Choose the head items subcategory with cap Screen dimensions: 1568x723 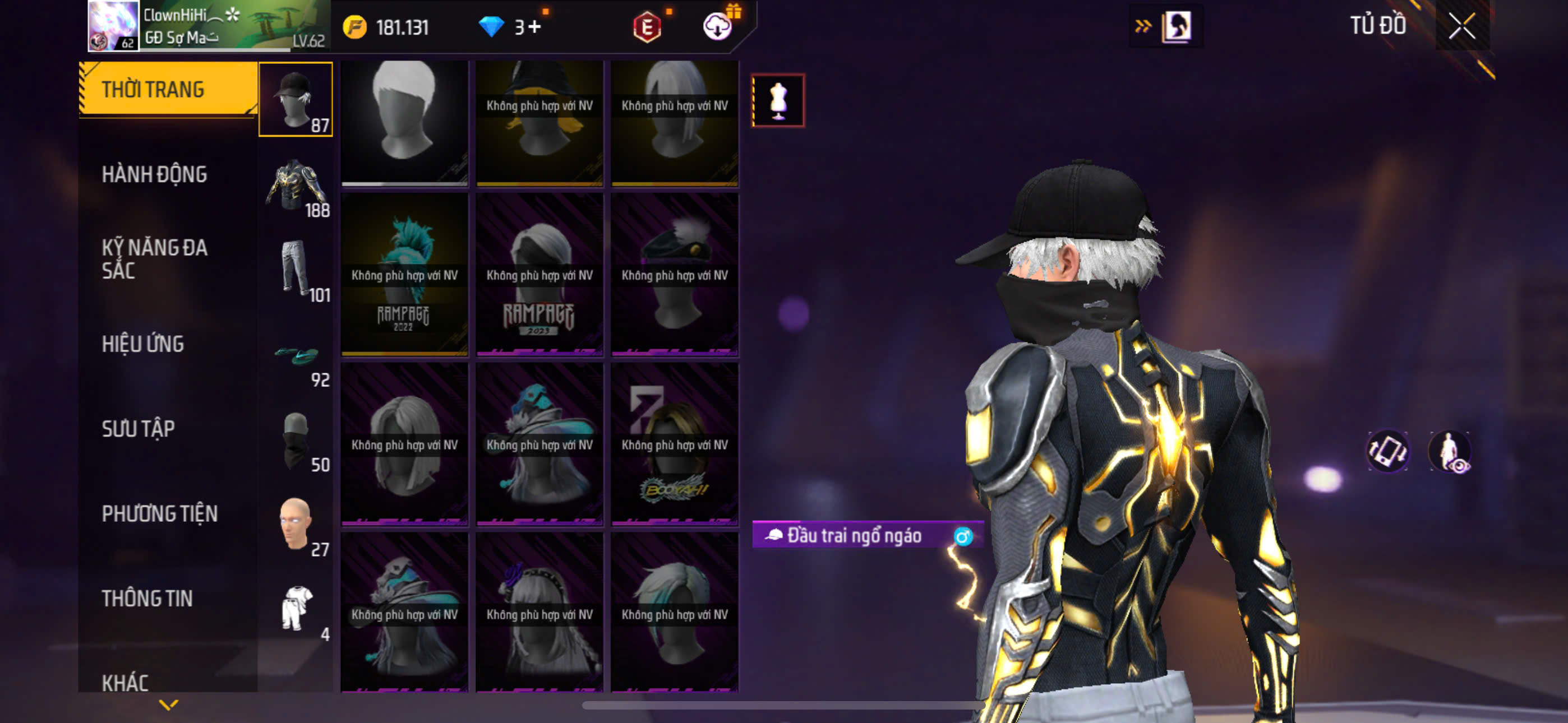tap(295, 99)
